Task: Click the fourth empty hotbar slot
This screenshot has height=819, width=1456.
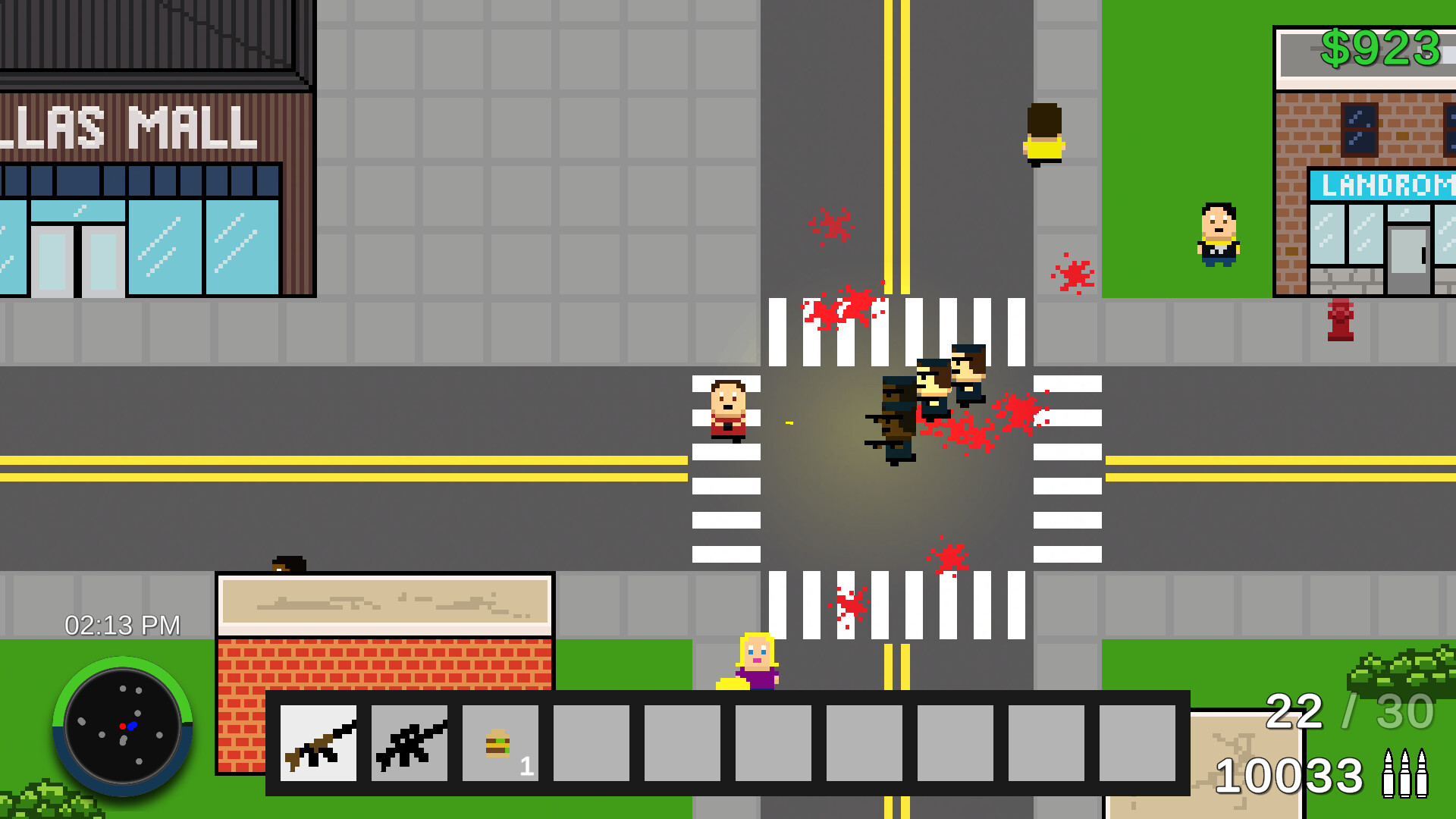Action: 591,744
